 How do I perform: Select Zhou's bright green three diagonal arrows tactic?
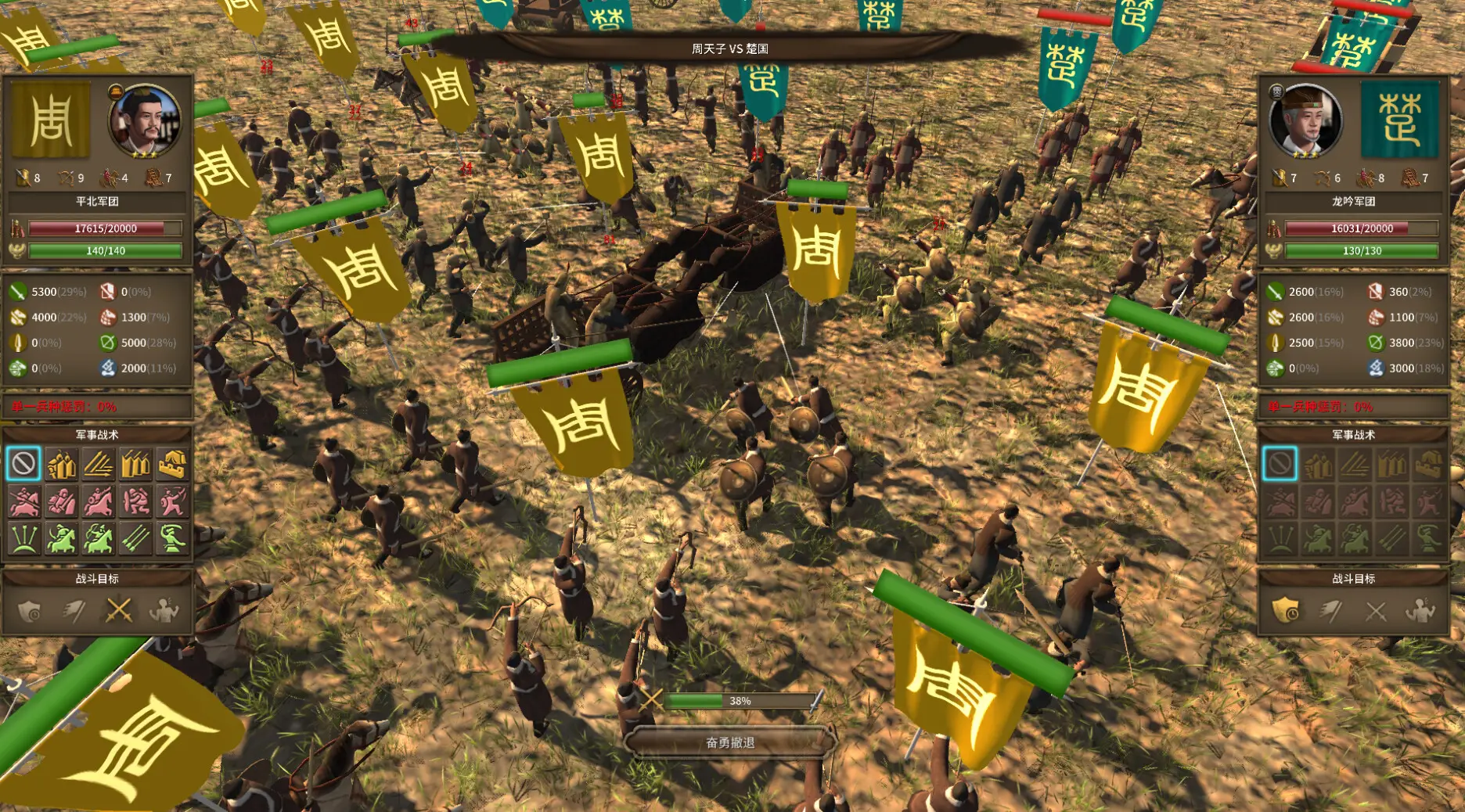pyautogui.click(x=135, y=539)
